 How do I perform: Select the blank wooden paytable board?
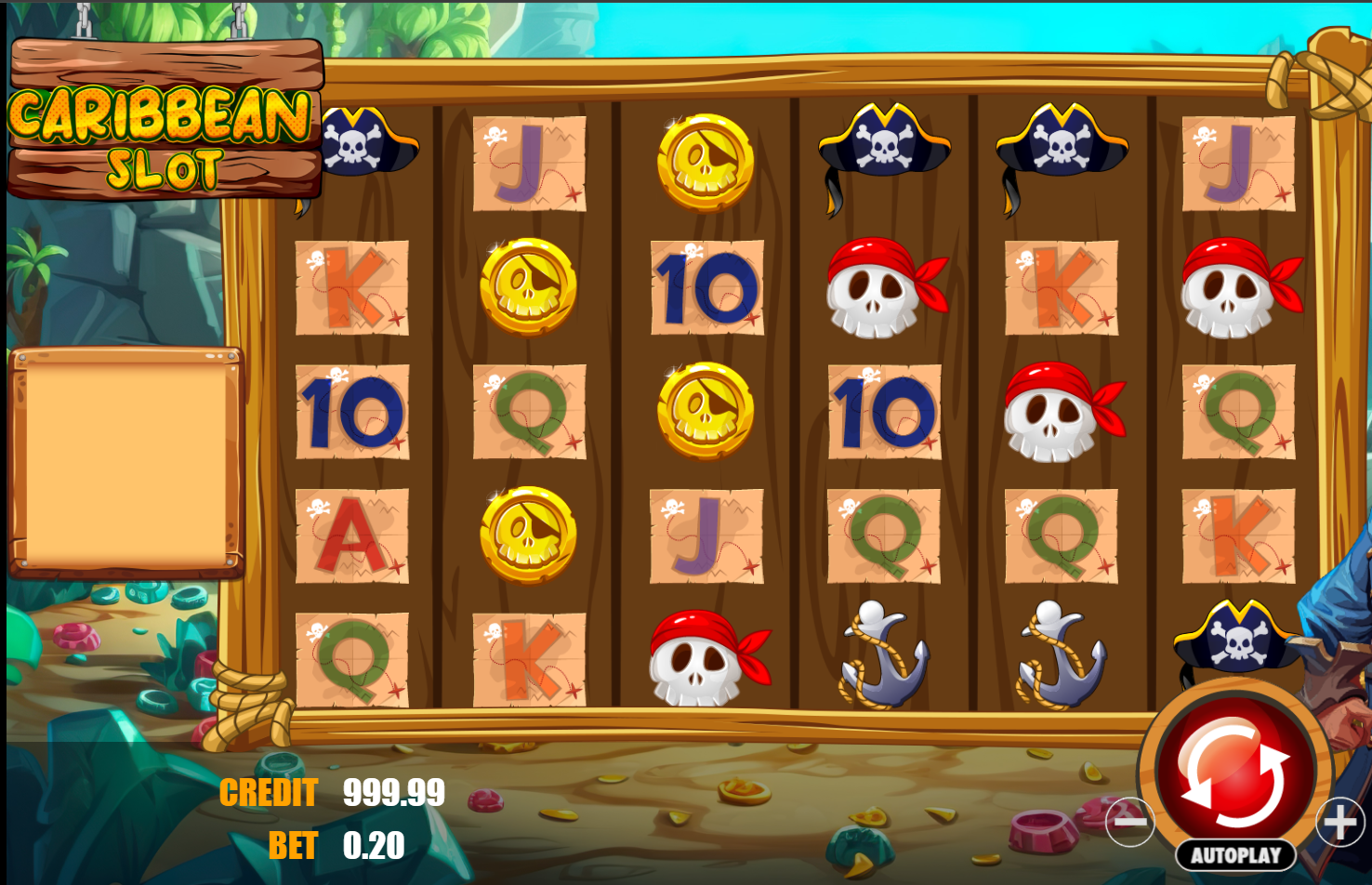point(127,460)
